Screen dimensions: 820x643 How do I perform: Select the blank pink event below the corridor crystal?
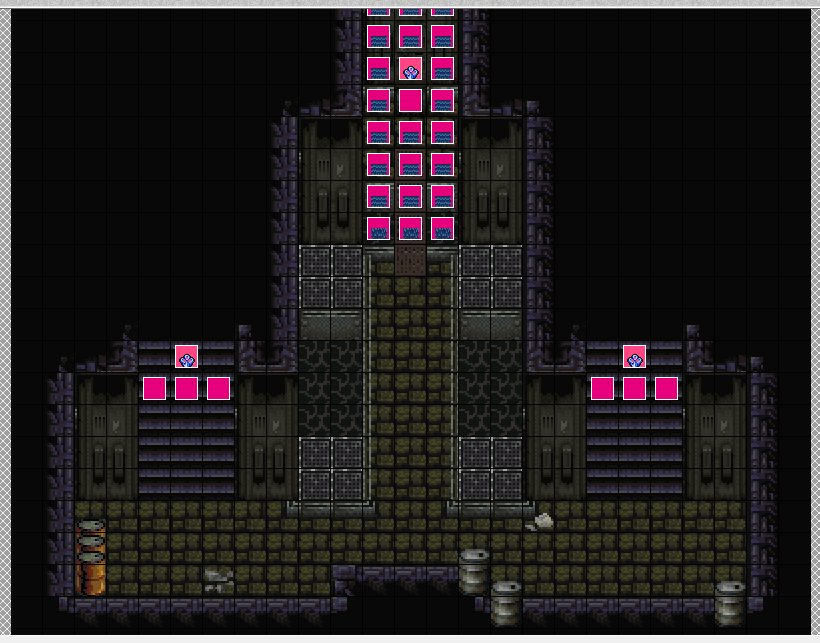pos(410,101)
